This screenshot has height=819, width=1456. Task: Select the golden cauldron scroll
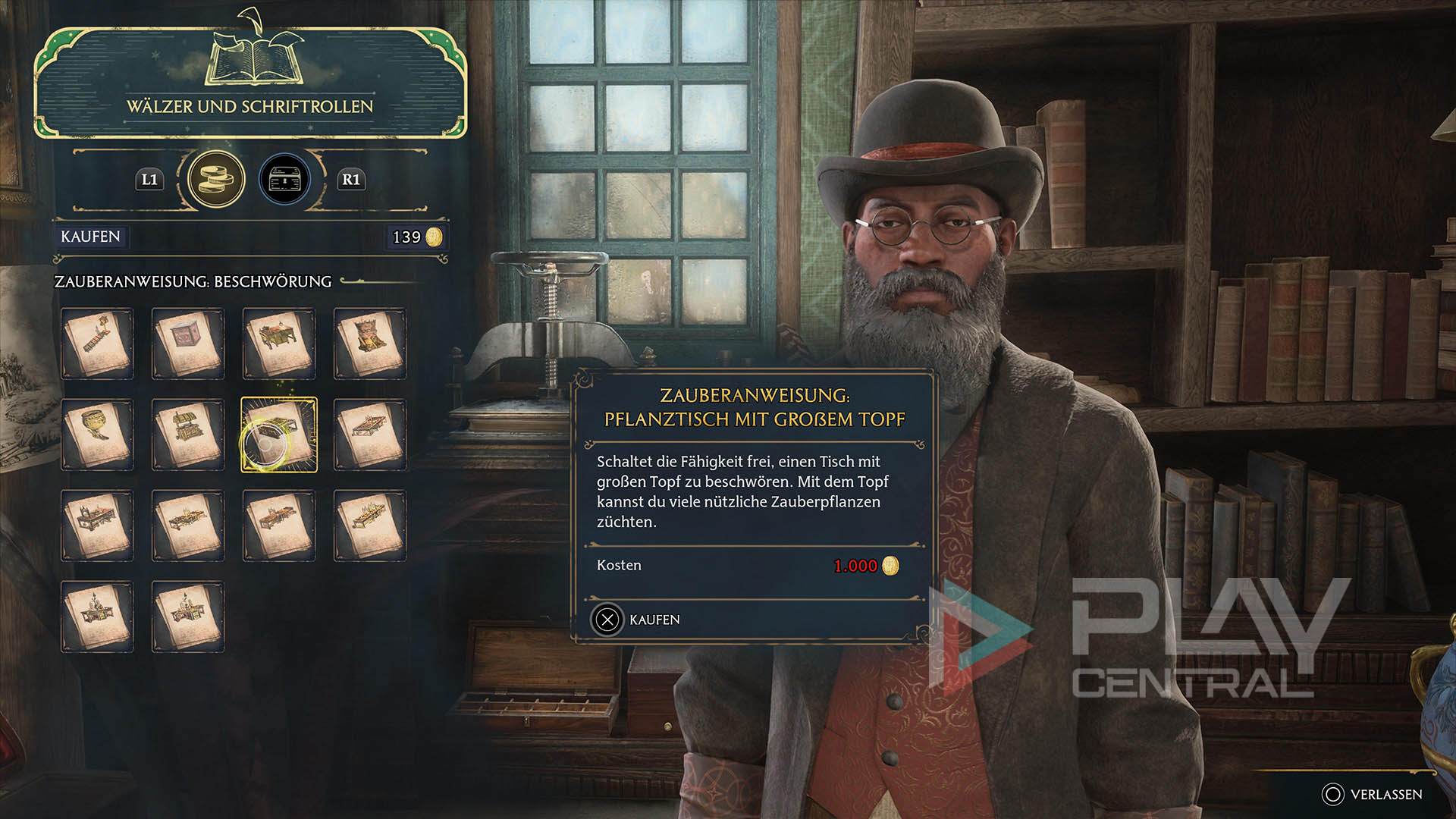[x=96, y=434]
